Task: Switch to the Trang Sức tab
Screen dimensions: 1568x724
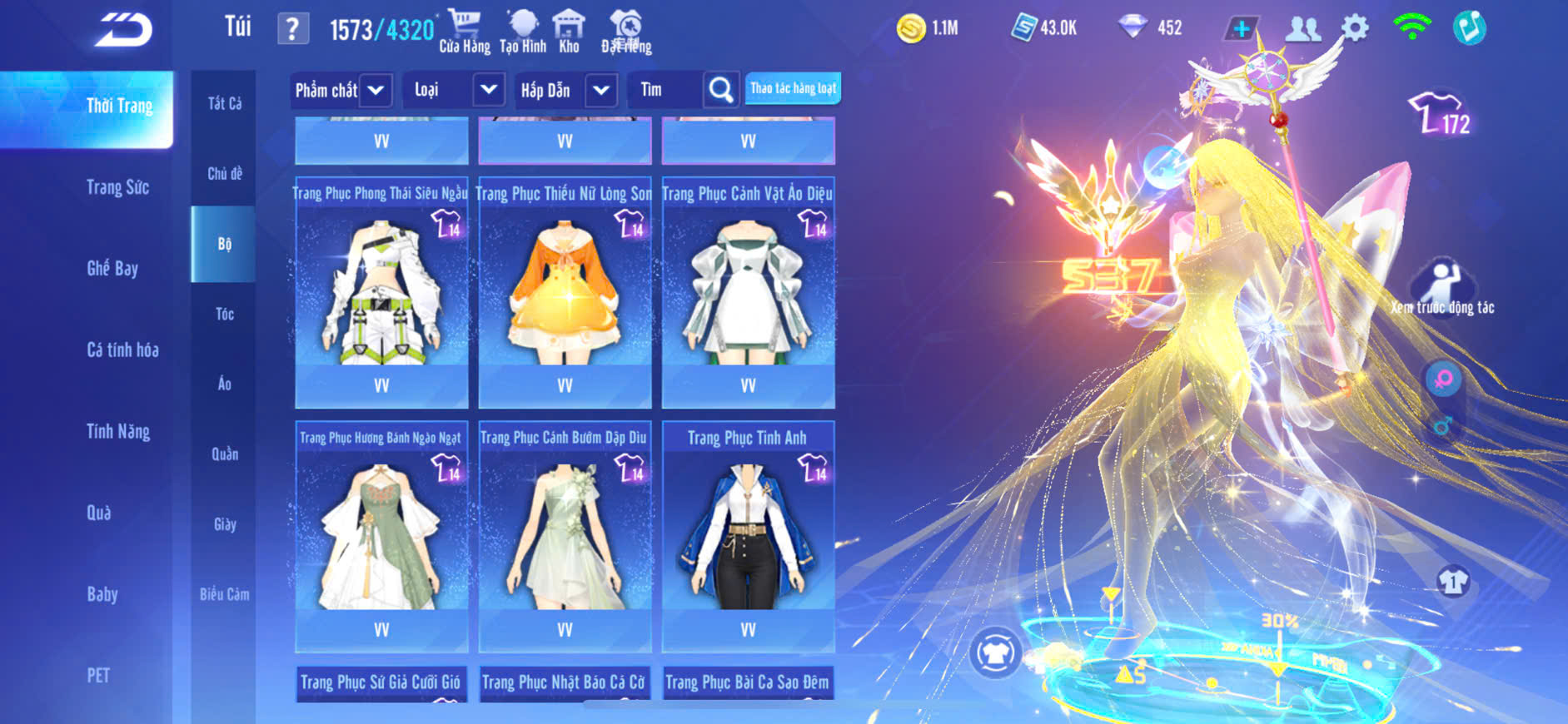Action: pos(117,187)
